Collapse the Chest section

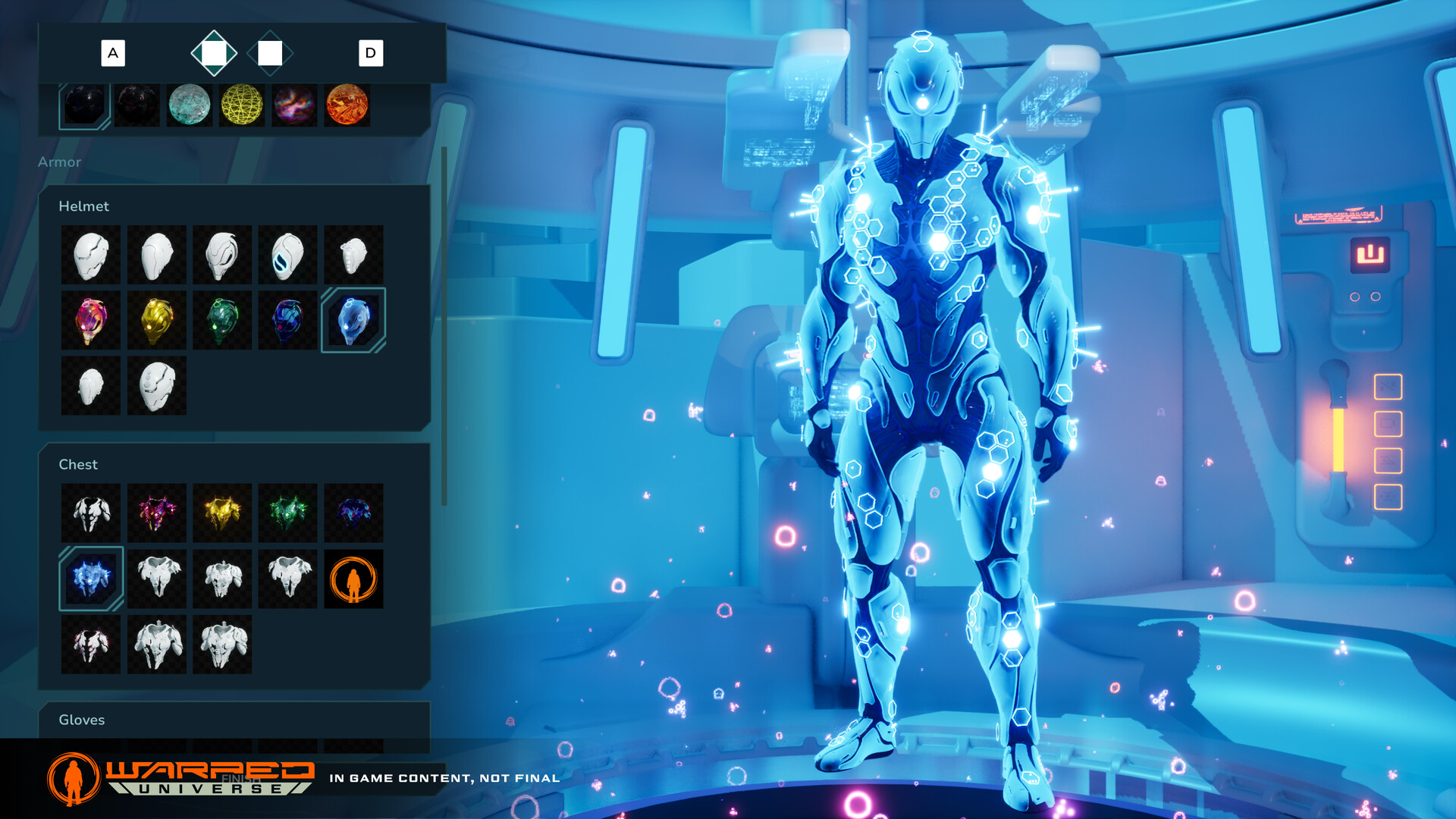79,464
